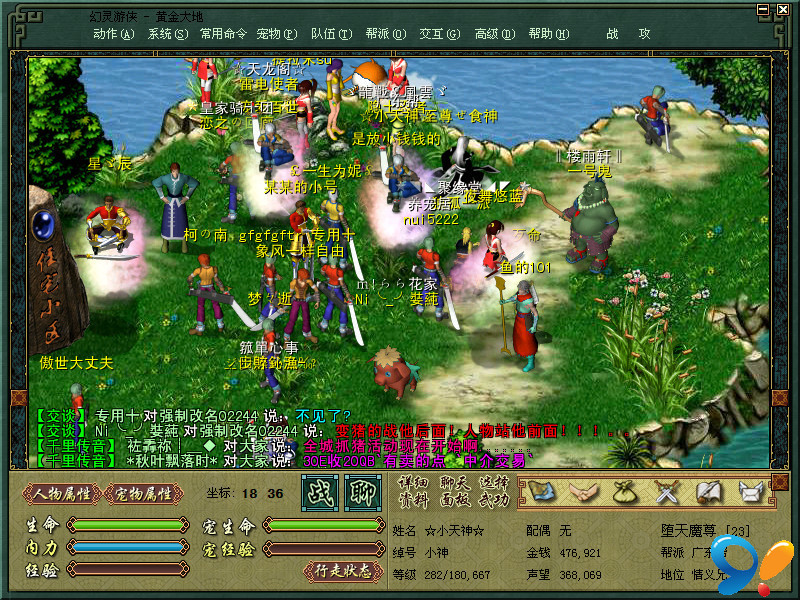Open the 常用命令 common commands menu
The width and height of the screenshot is (800, 600).
pyautogui.click(x=223, y=33)
